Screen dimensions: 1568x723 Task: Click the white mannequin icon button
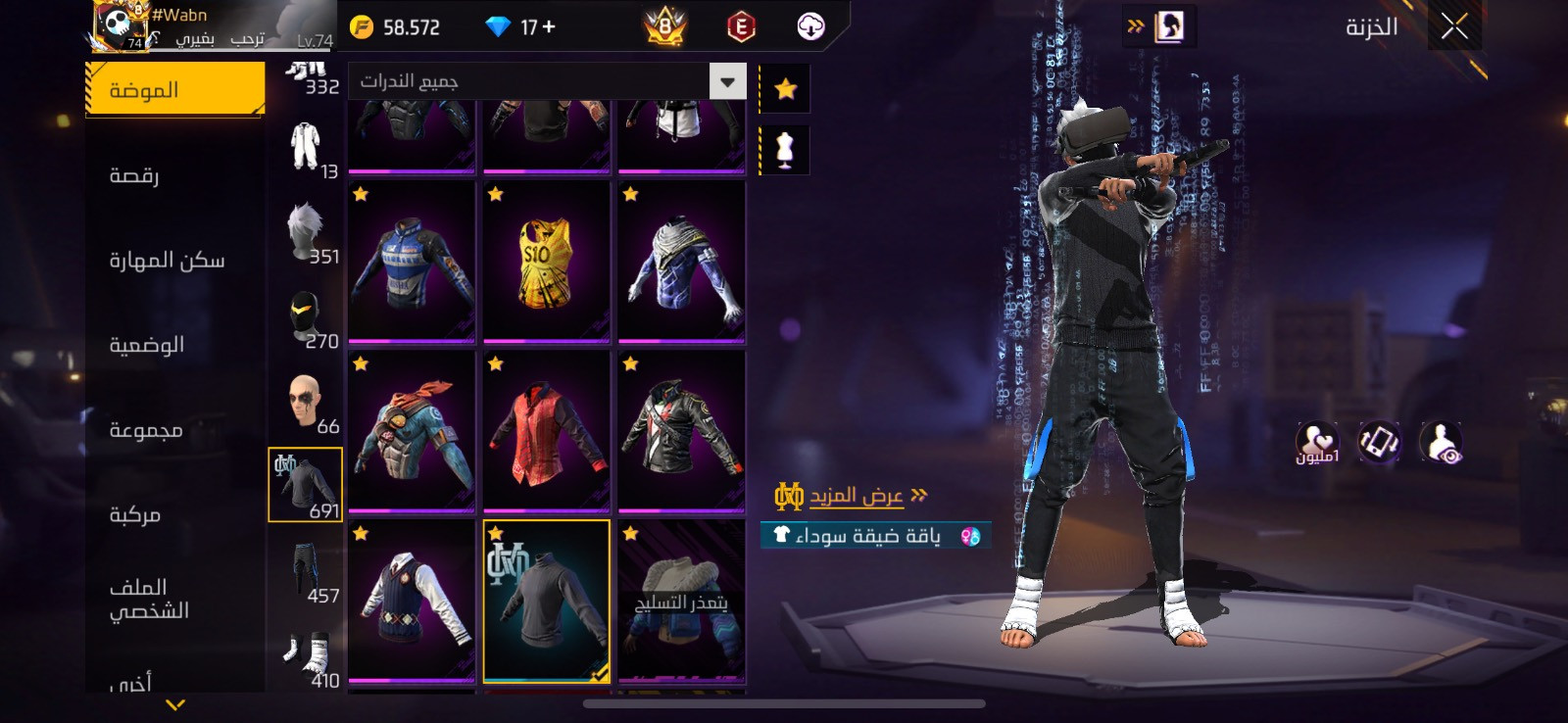785,150
